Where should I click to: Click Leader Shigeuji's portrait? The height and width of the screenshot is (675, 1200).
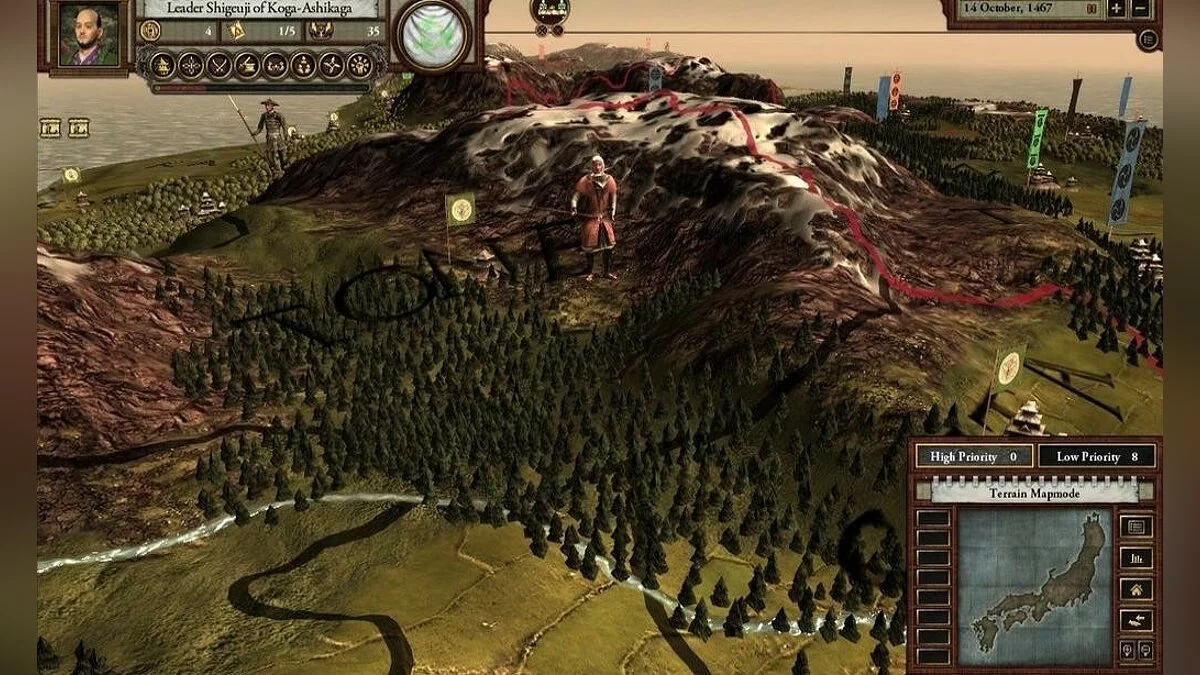[88, 36]
